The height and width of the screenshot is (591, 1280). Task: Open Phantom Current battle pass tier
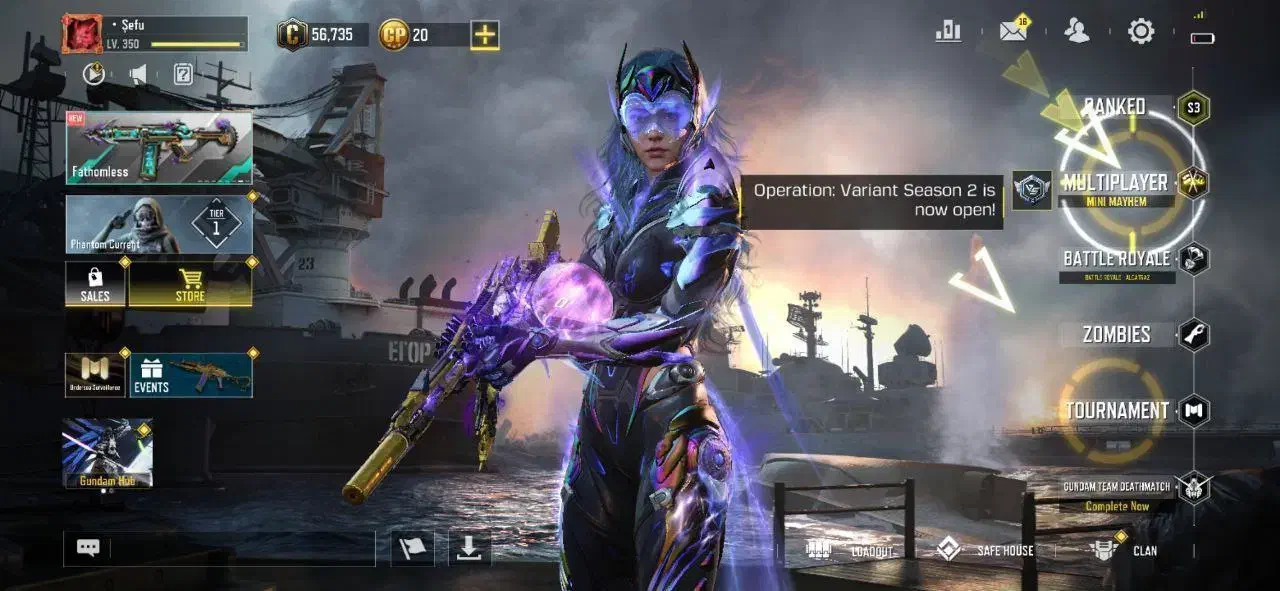click(x=159, y=224)
